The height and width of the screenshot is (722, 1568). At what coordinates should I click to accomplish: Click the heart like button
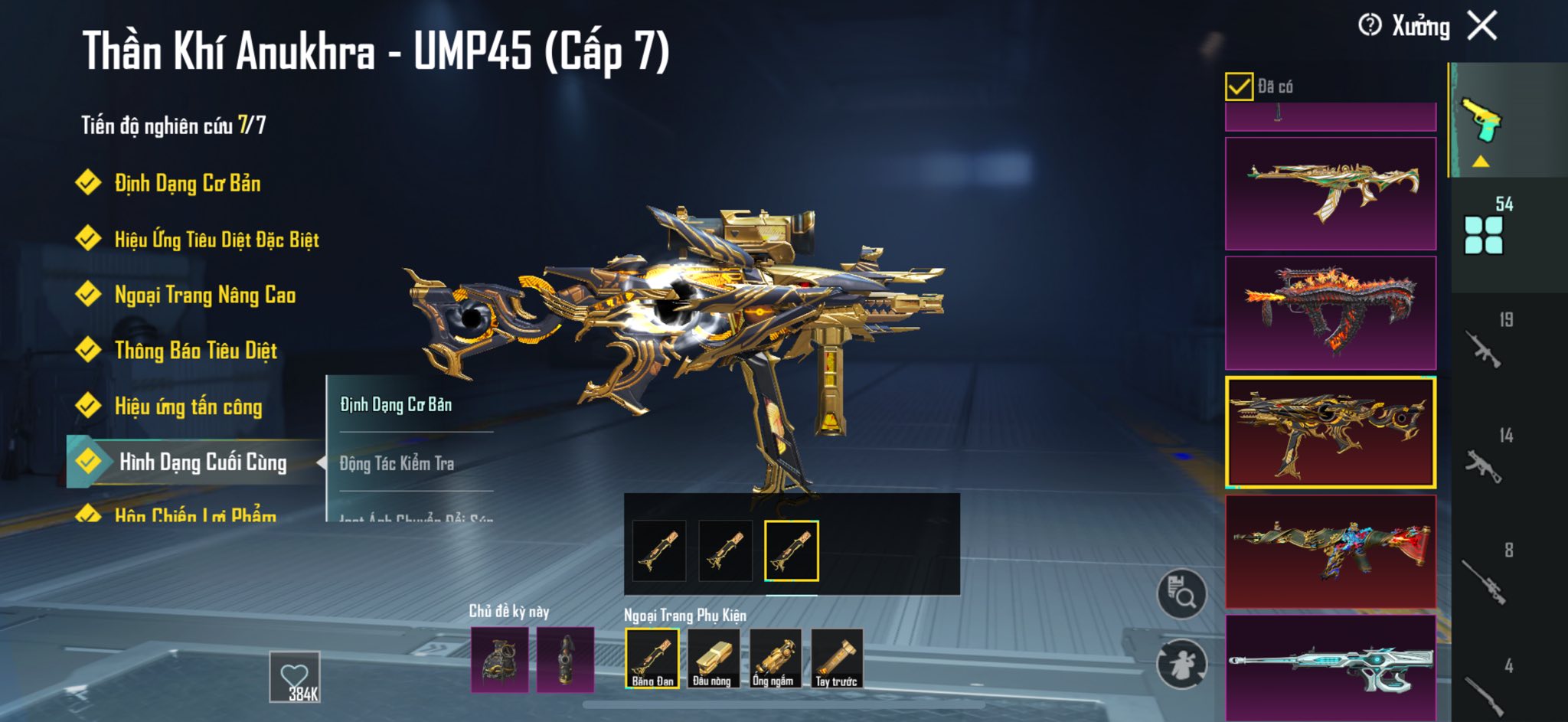(295, 677)
